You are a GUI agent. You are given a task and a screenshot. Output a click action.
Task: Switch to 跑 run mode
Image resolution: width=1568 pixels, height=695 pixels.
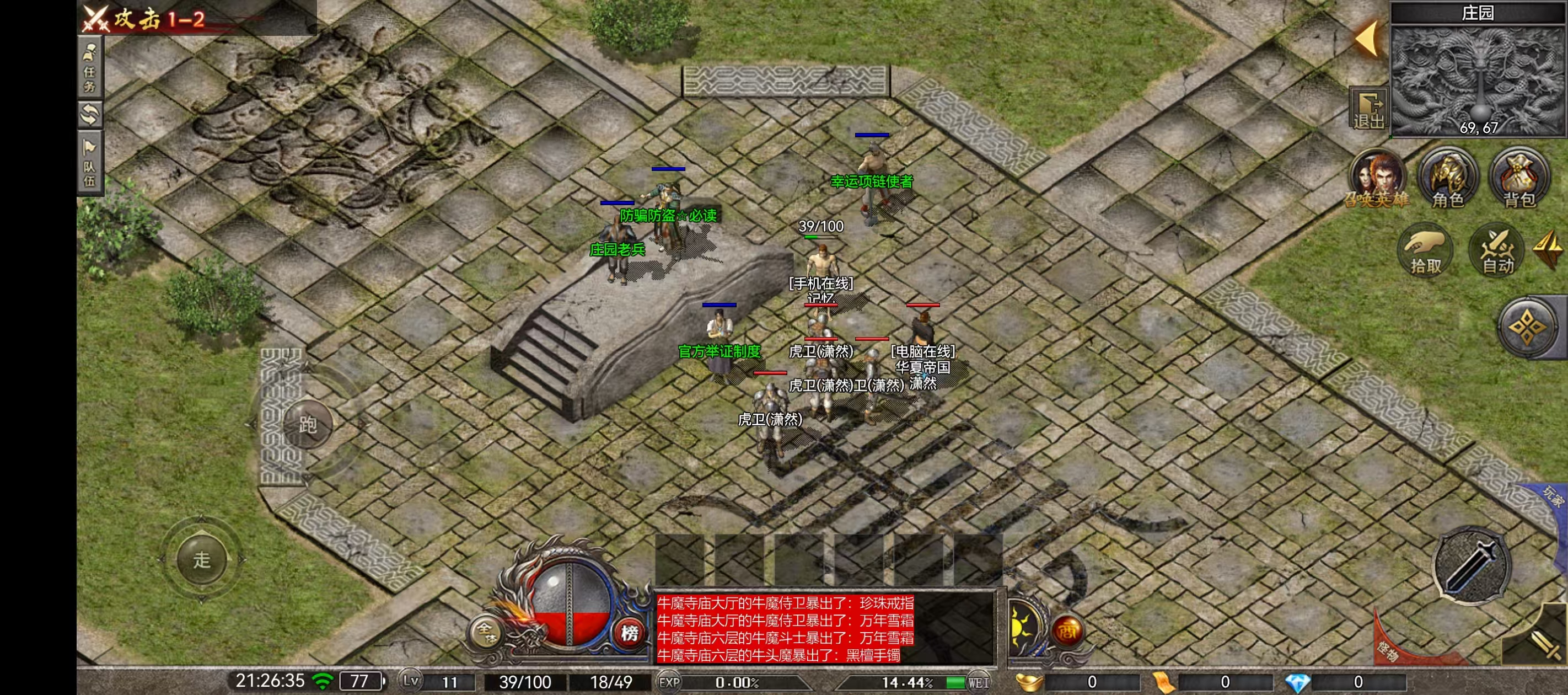click(308, 424)
